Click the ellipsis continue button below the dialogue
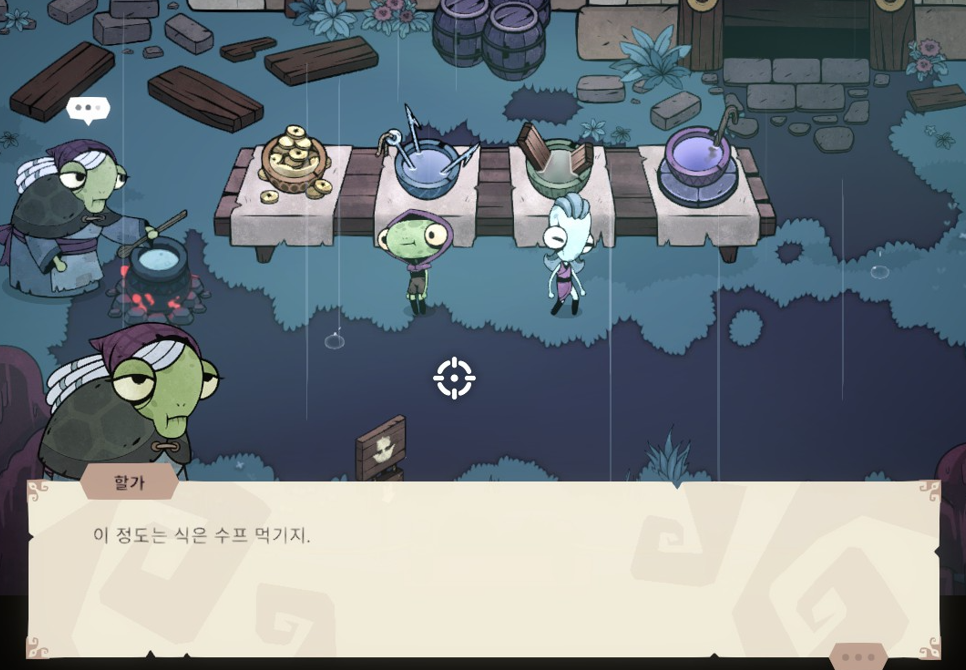 tap(857, 657)
